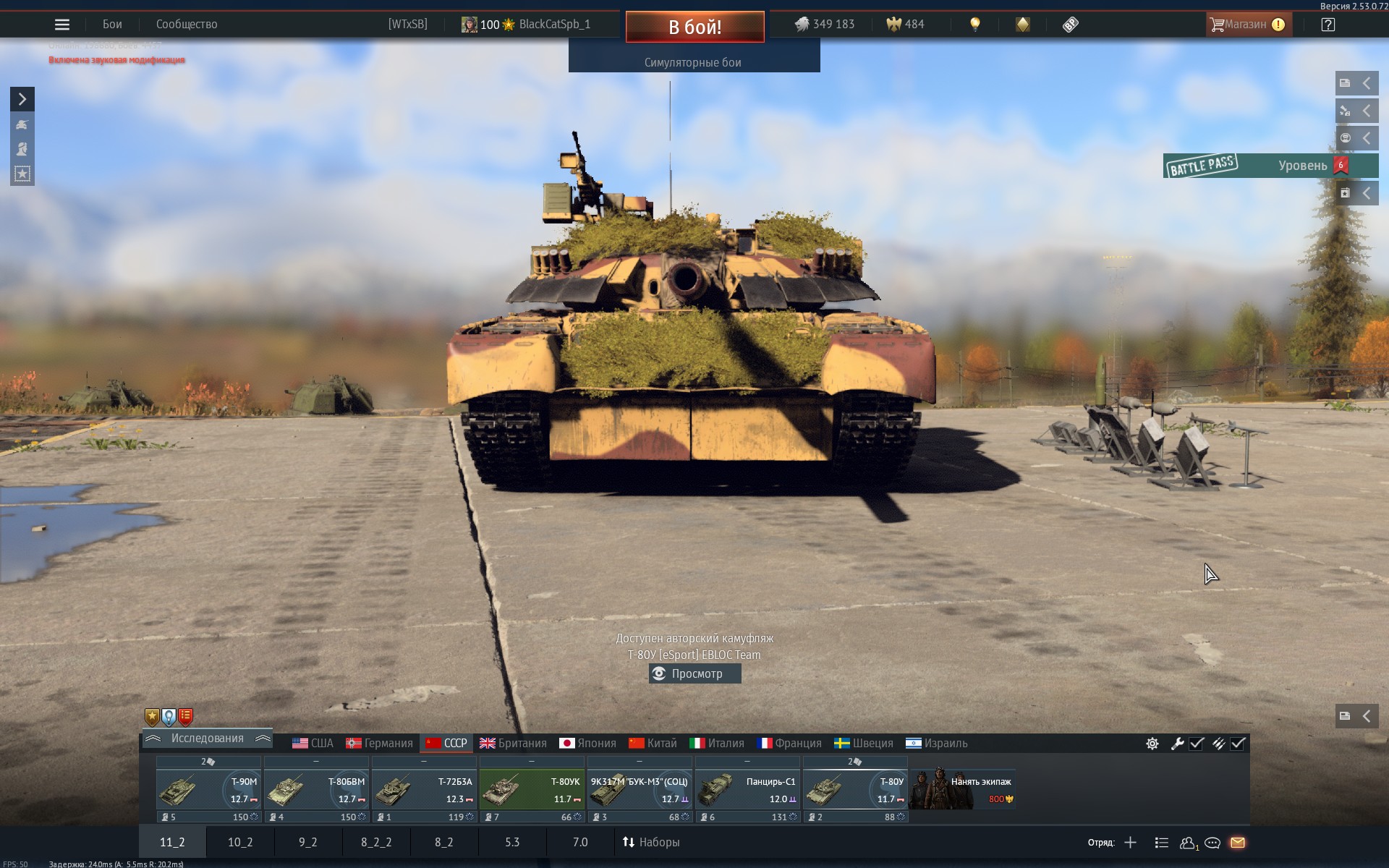Viewport: 1389px width, 868px height.
Task: Switch to the США nation tab
Action: tap(313, 743)
